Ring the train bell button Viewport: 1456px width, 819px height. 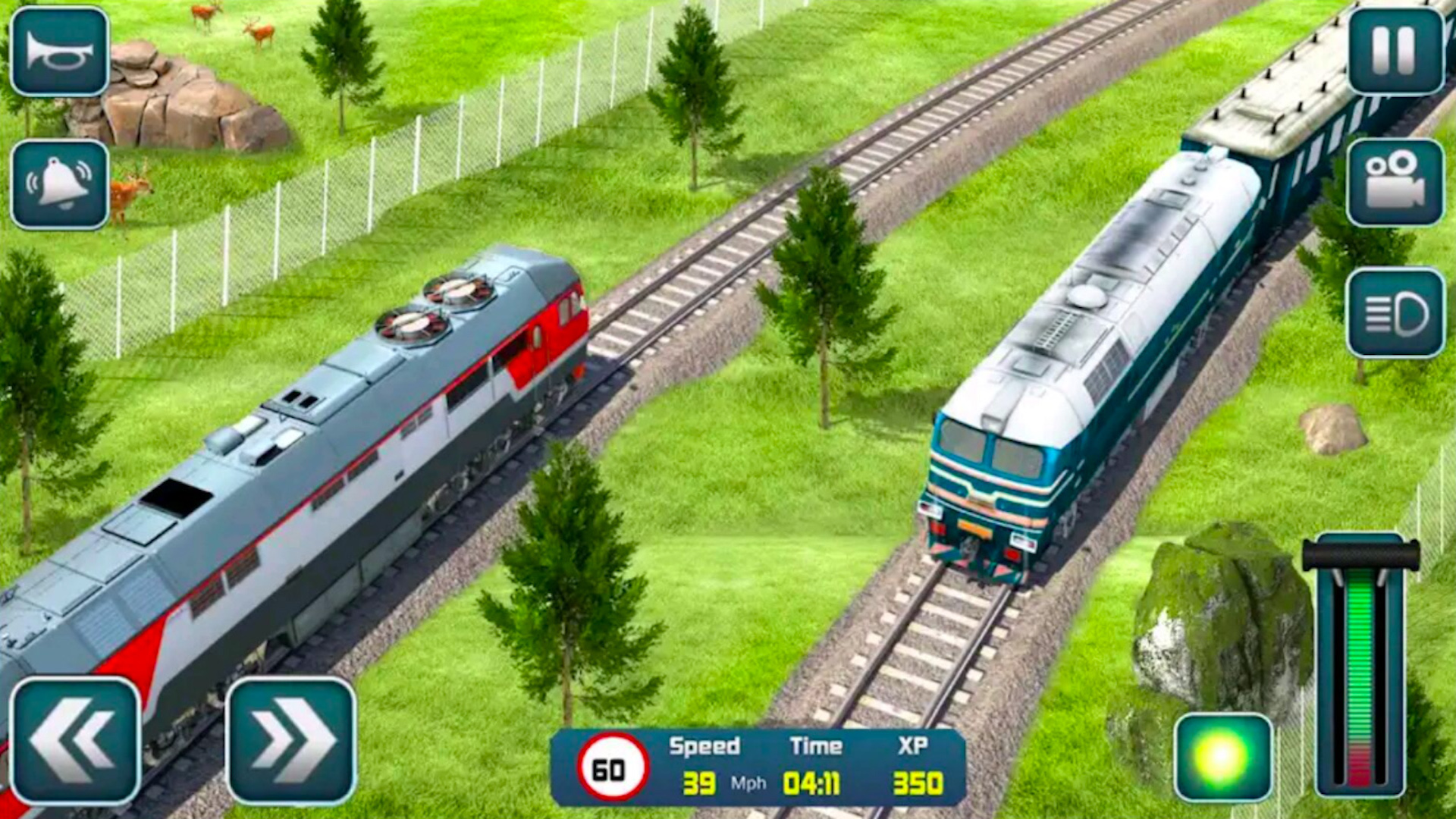click(x=60, y=184)
